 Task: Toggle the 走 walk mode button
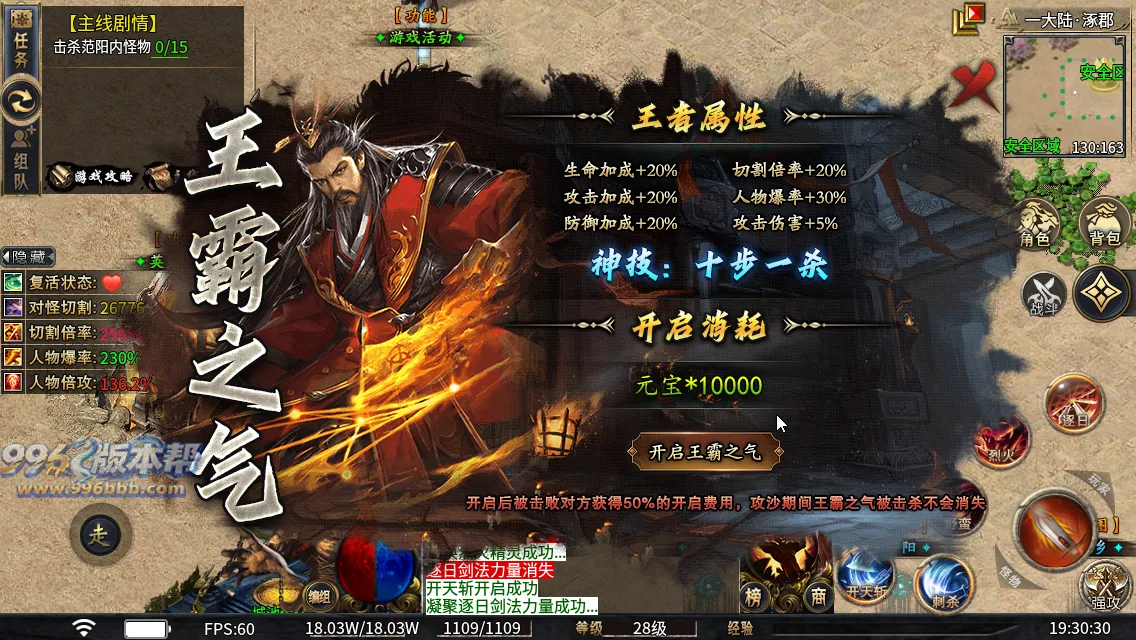pos(100,535)
